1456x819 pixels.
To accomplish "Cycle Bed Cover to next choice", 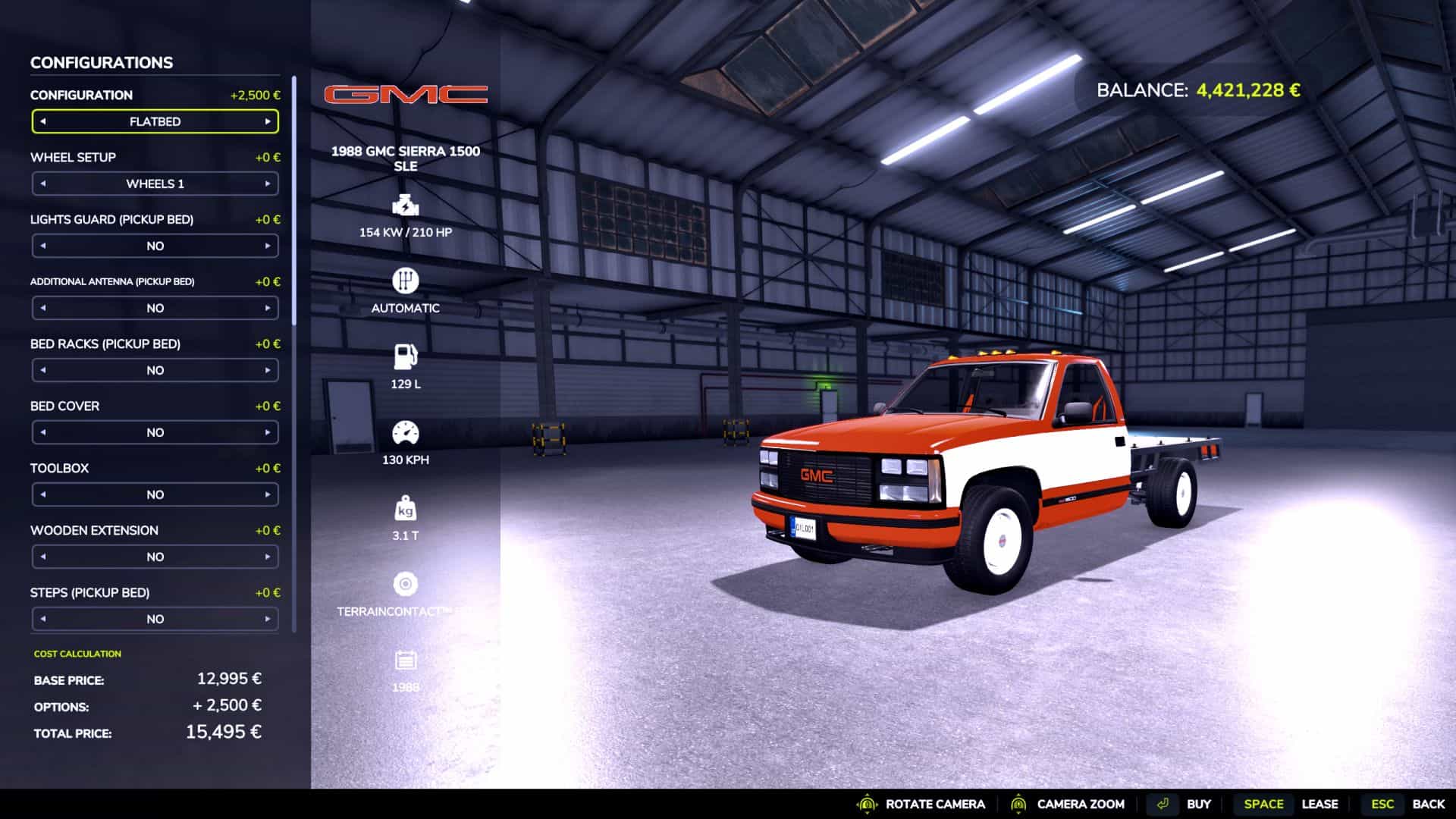I will pos(268,432).
